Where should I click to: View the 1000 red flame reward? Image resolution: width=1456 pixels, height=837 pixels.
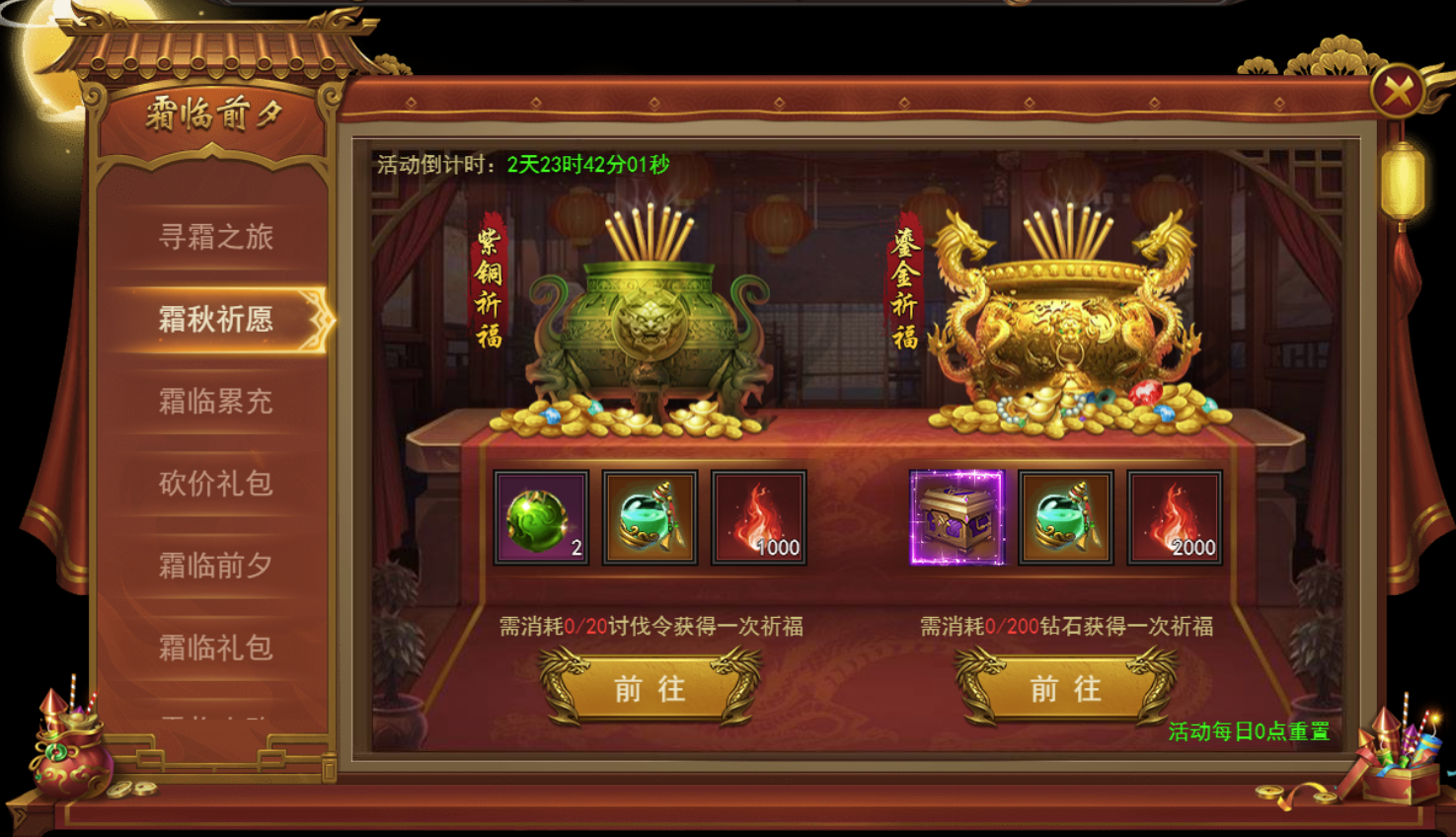(x=758, y=518)
